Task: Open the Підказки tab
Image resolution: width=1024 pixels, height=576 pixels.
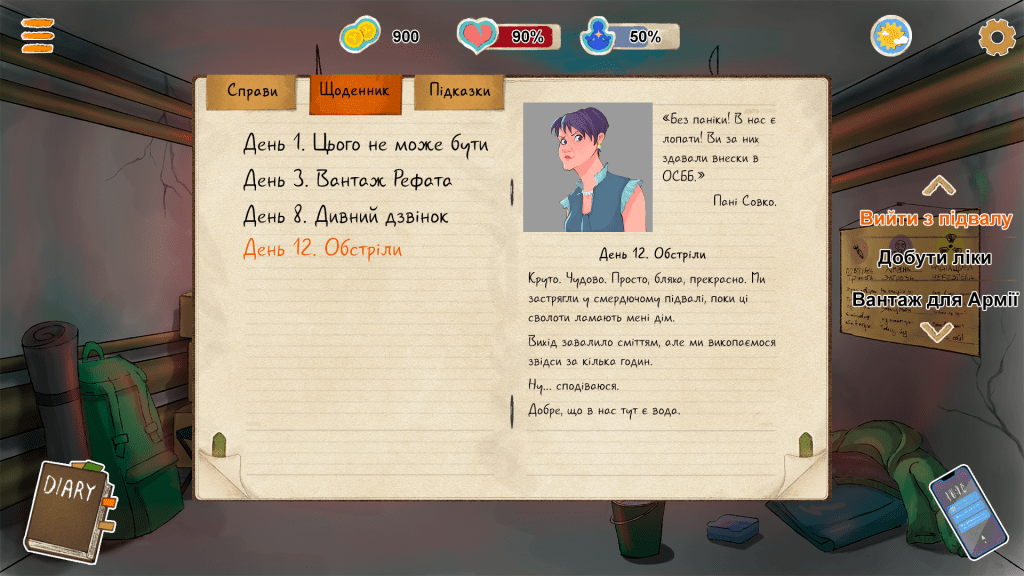Action: pos(459,91)
